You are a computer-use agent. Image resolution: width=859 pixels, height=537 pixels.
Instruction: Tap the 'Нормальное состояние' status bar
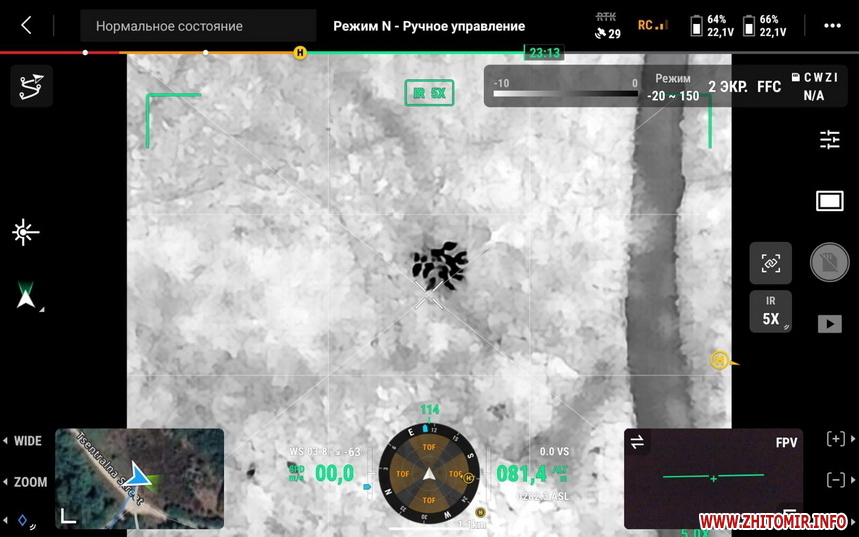tap(198, 26)
